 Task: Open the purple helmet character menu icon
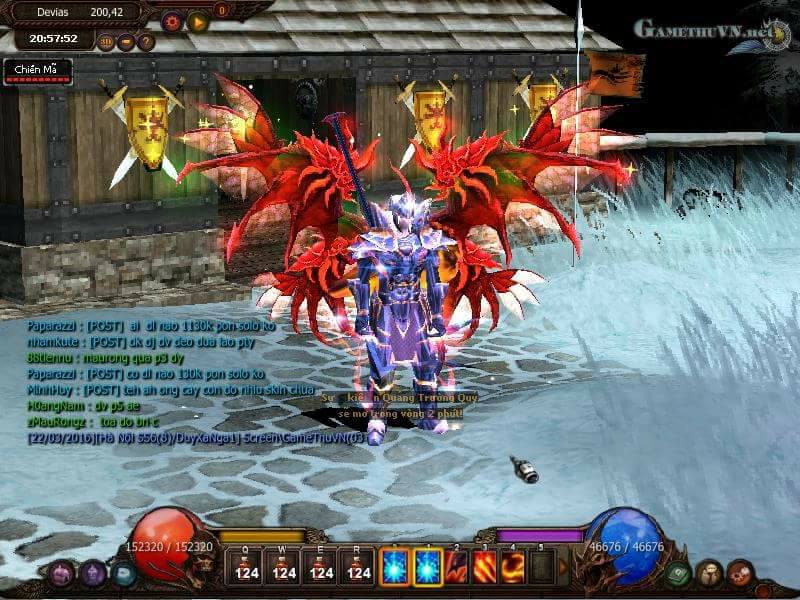pyautogui.click(x=93, y=574)
